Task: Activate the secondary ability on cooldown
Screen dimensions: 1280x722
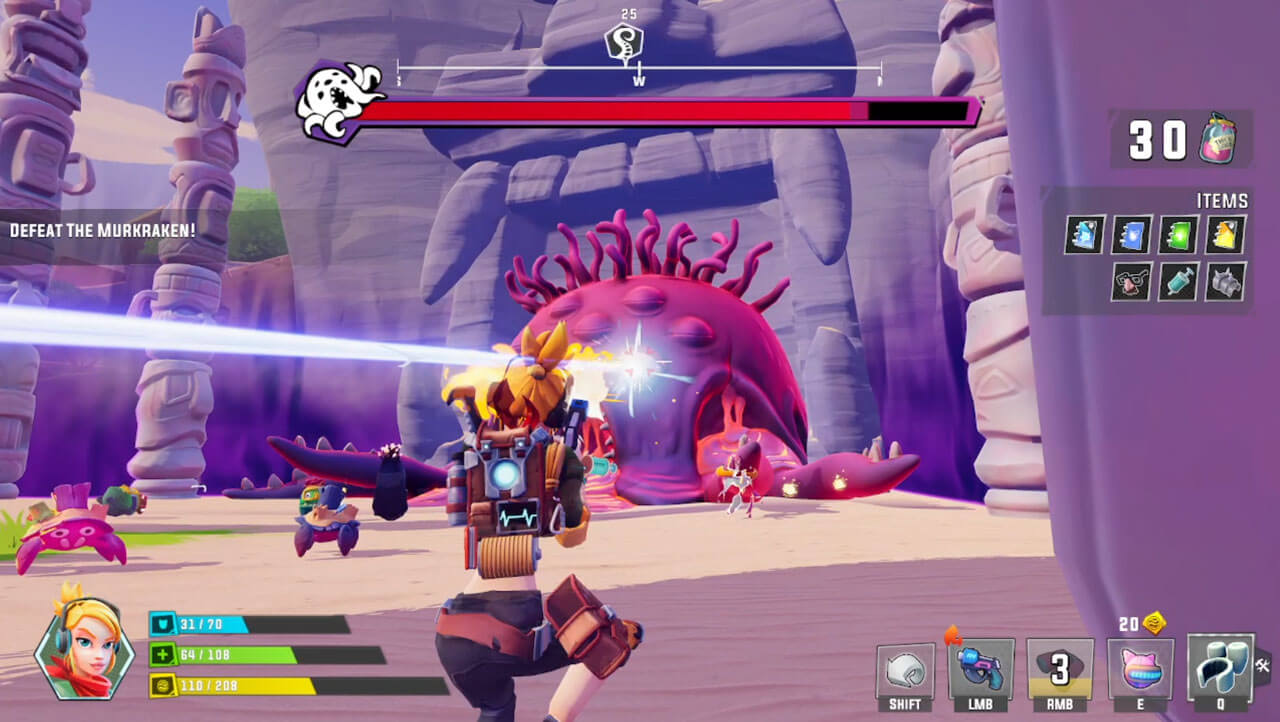Action: click(1059, 669)
